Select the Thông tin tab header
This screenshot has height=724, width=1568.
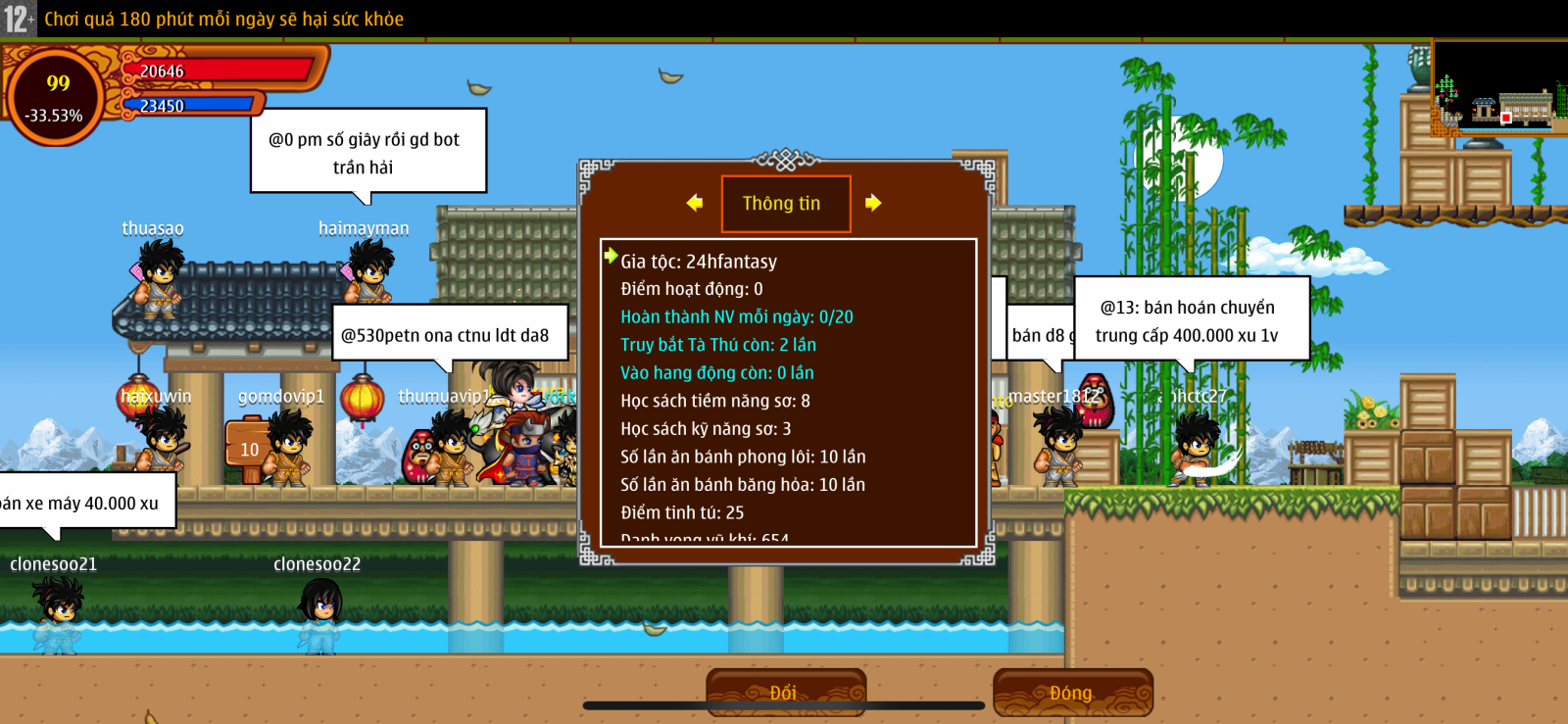coord(785,204)
